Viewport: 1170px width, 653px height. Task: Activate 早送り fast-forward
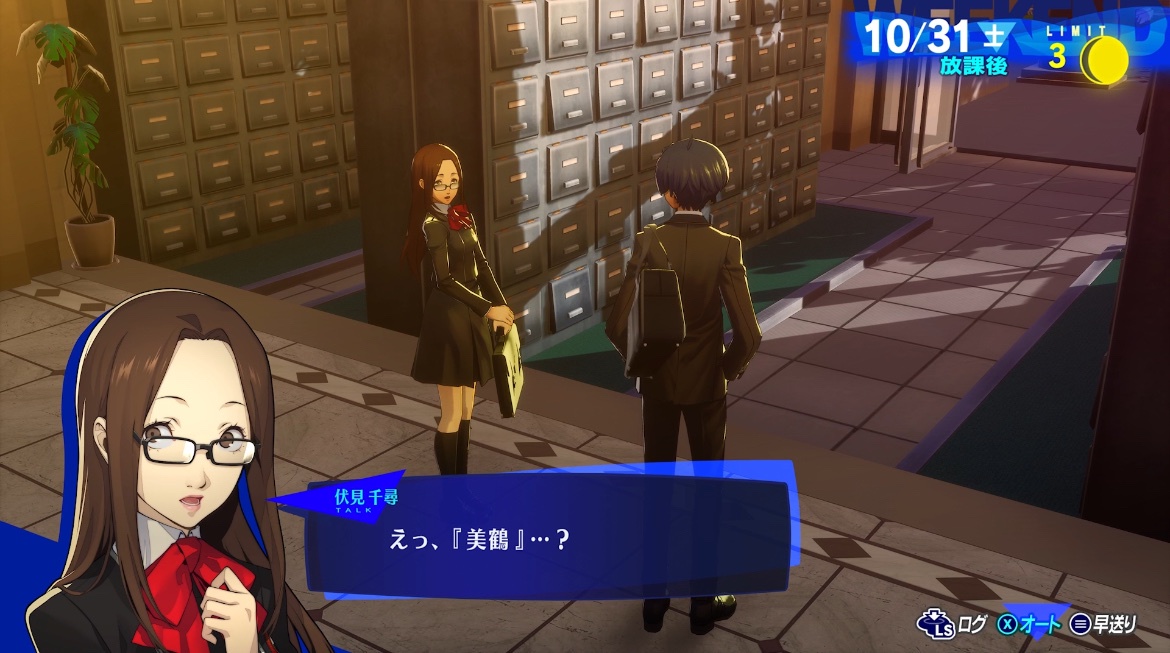(x=1103, y=625)
